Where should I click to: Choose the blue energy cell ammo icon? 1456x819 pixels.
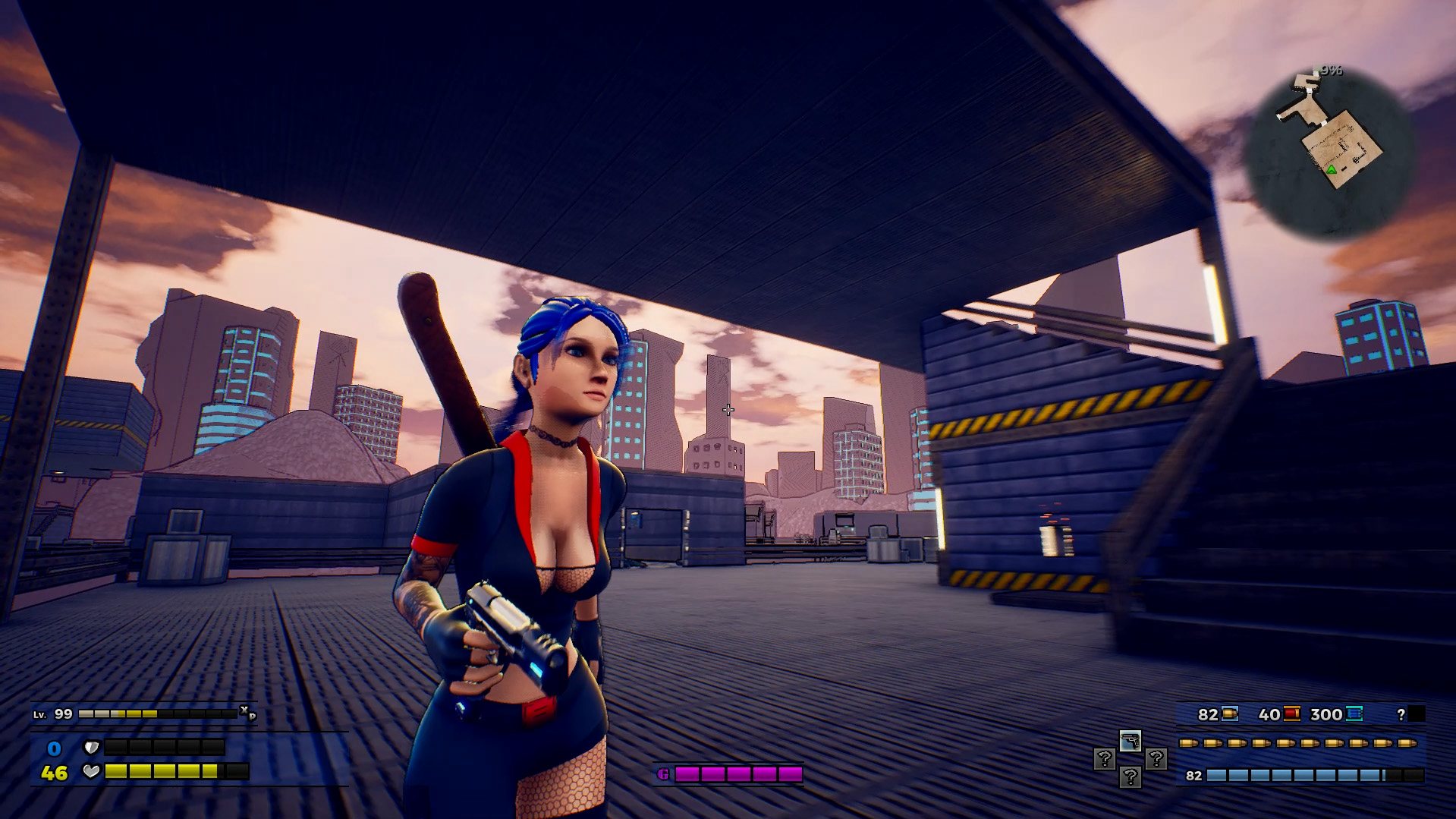point(1354,714)
